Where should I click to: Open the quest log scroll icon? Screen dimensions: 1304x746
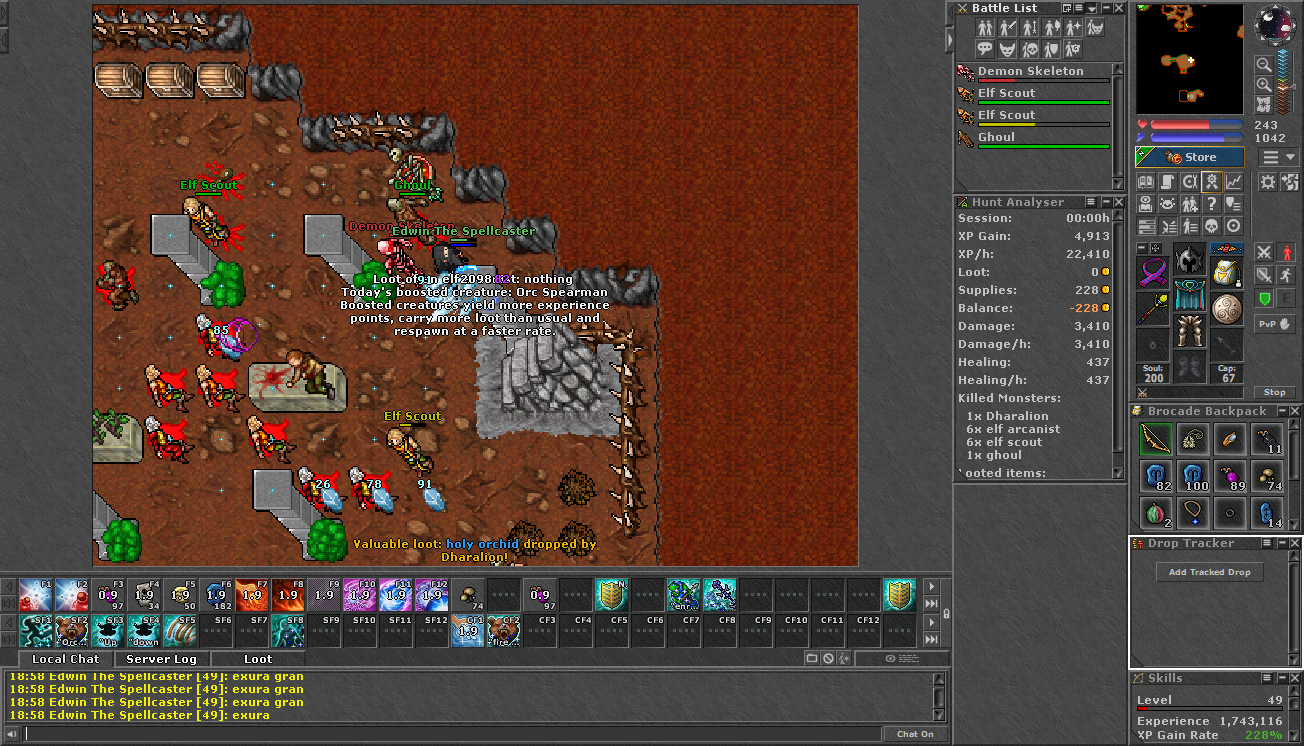[1168, 182]
